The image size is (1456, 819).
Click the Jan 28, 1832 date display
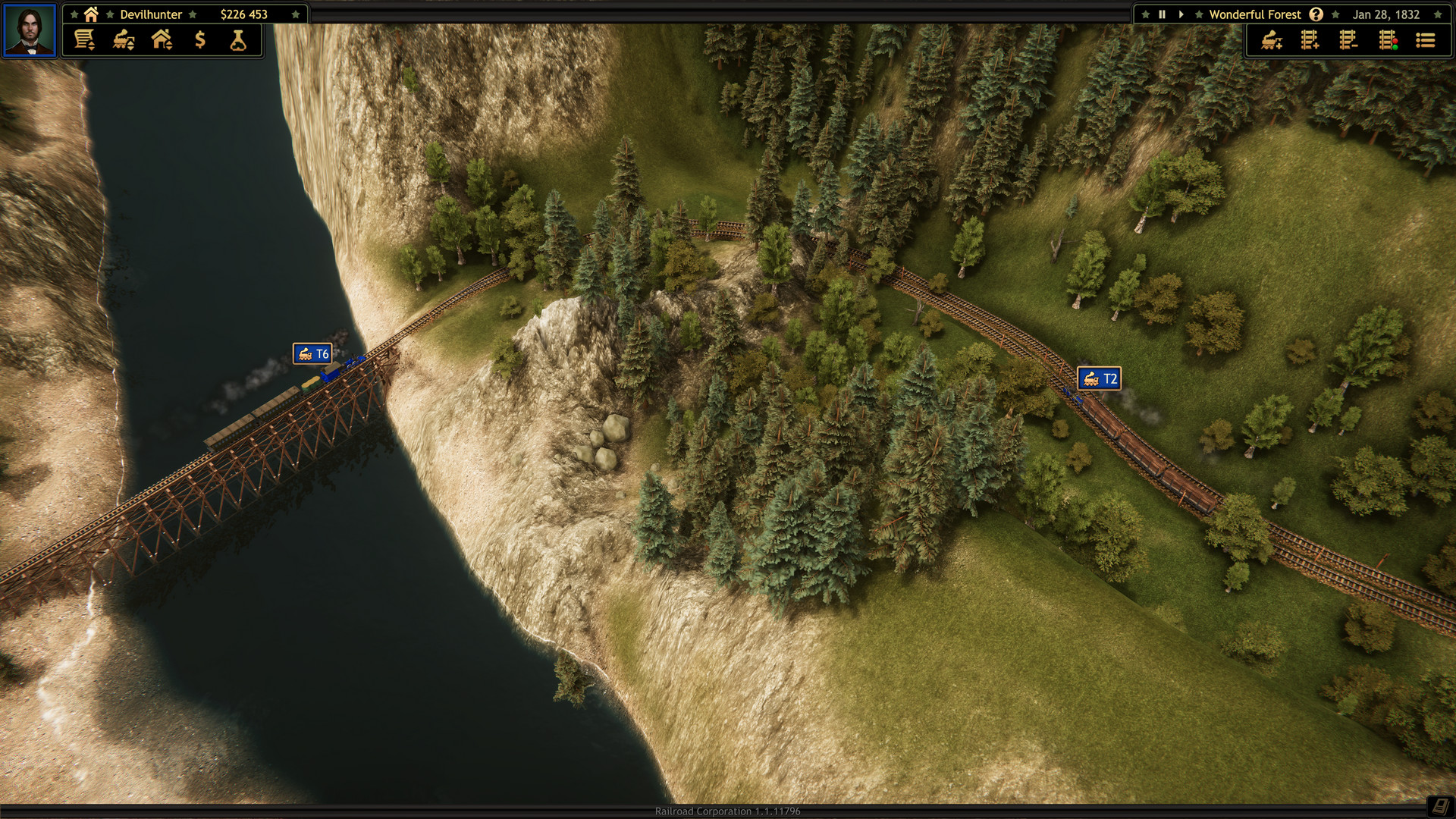click(1386, 14)
